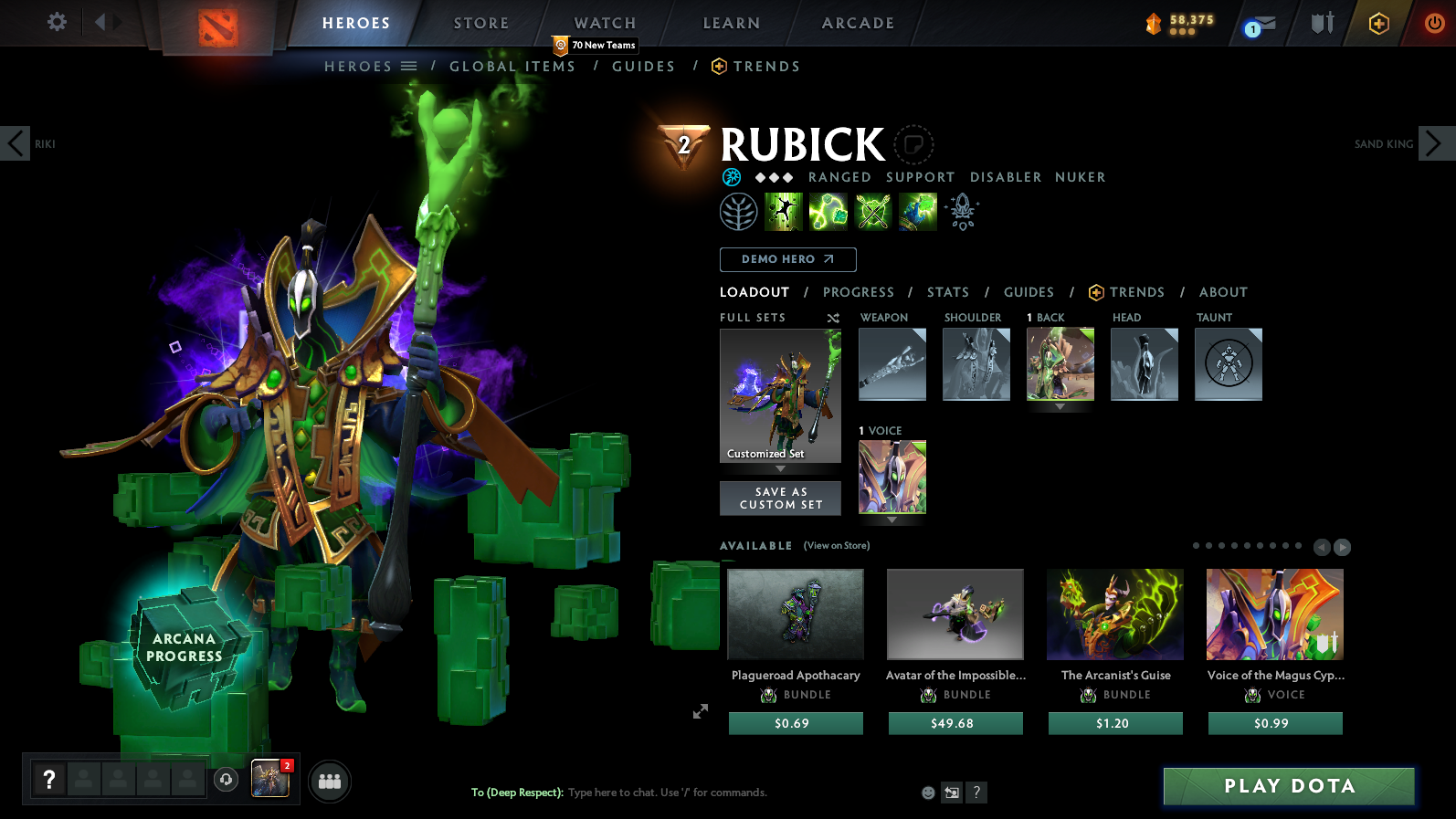The height and width of the screenshot is (819, 1456).
Task: Select the Fade Bolt ability icon
Action: [x=828, y=211]
